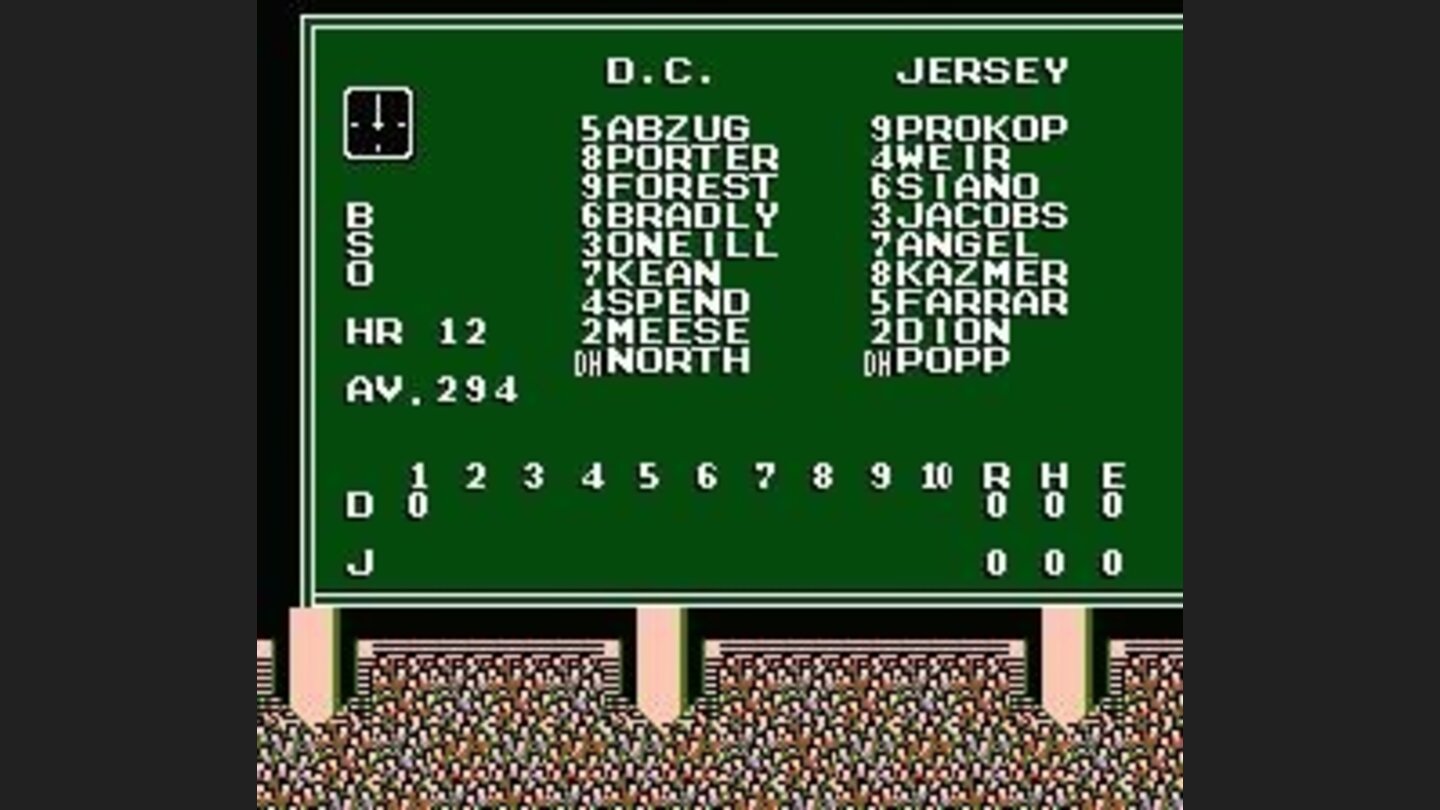This screenshot has width=1440, height=810.
Task: Toggle the J row inning score display
Action: coord(360,560)
